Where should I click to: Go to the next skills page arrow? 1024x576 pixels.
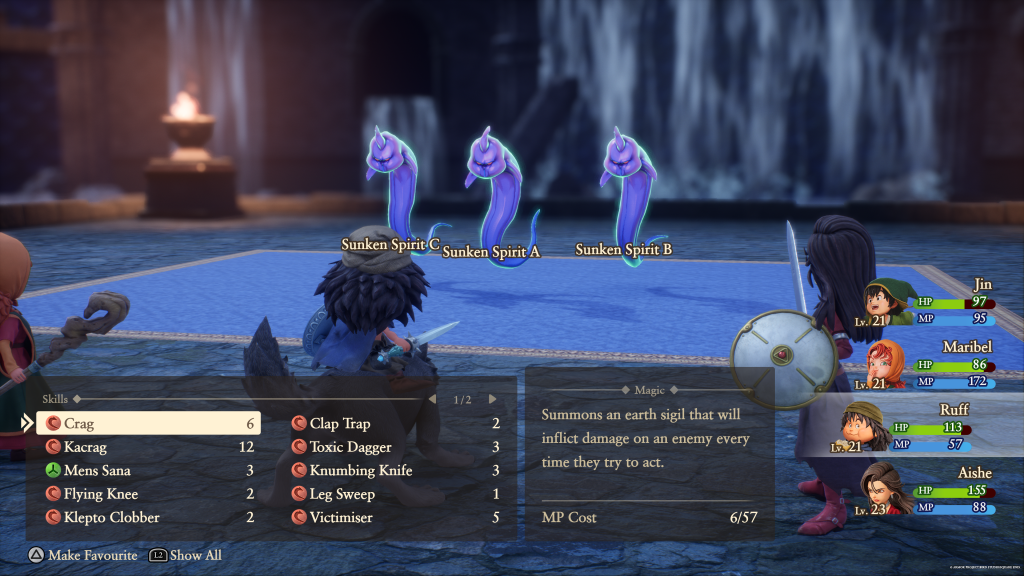click(492, 399)
